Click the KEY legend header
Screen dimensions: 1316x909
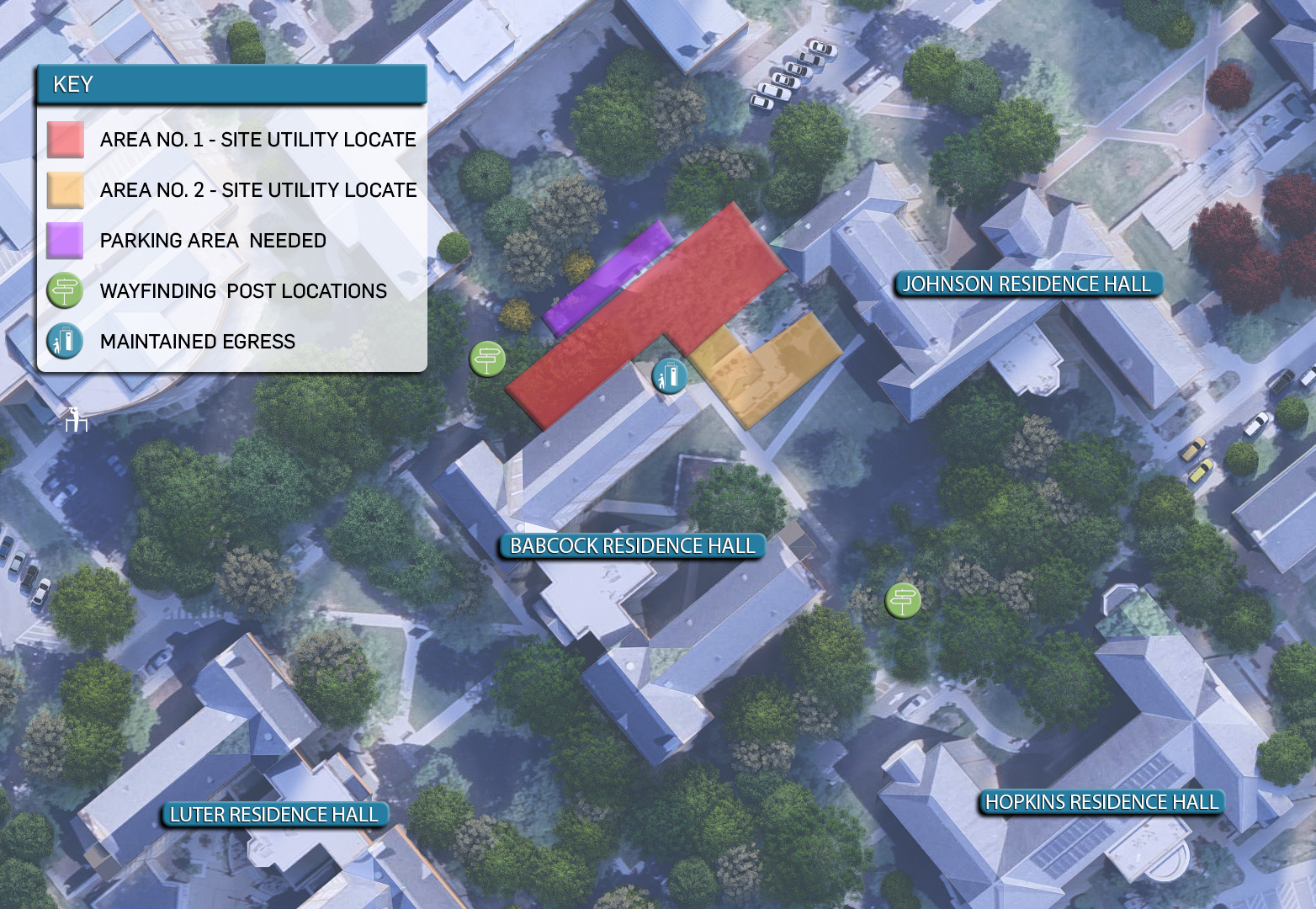click(x=231, y=85)
